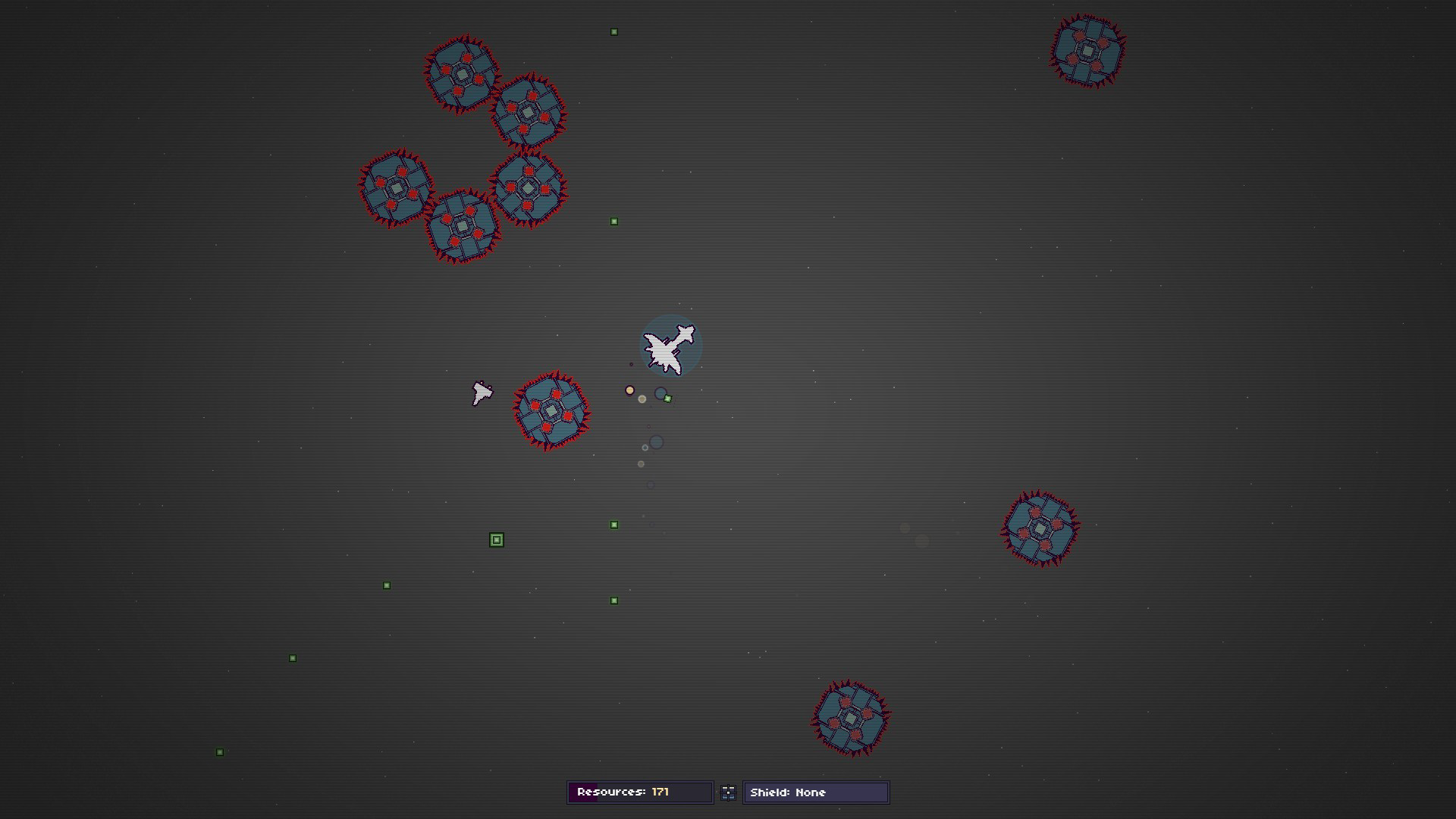This screenshot has width=1456, height=819.
Task: Click the outlined green square pickup
Action: 497,540
